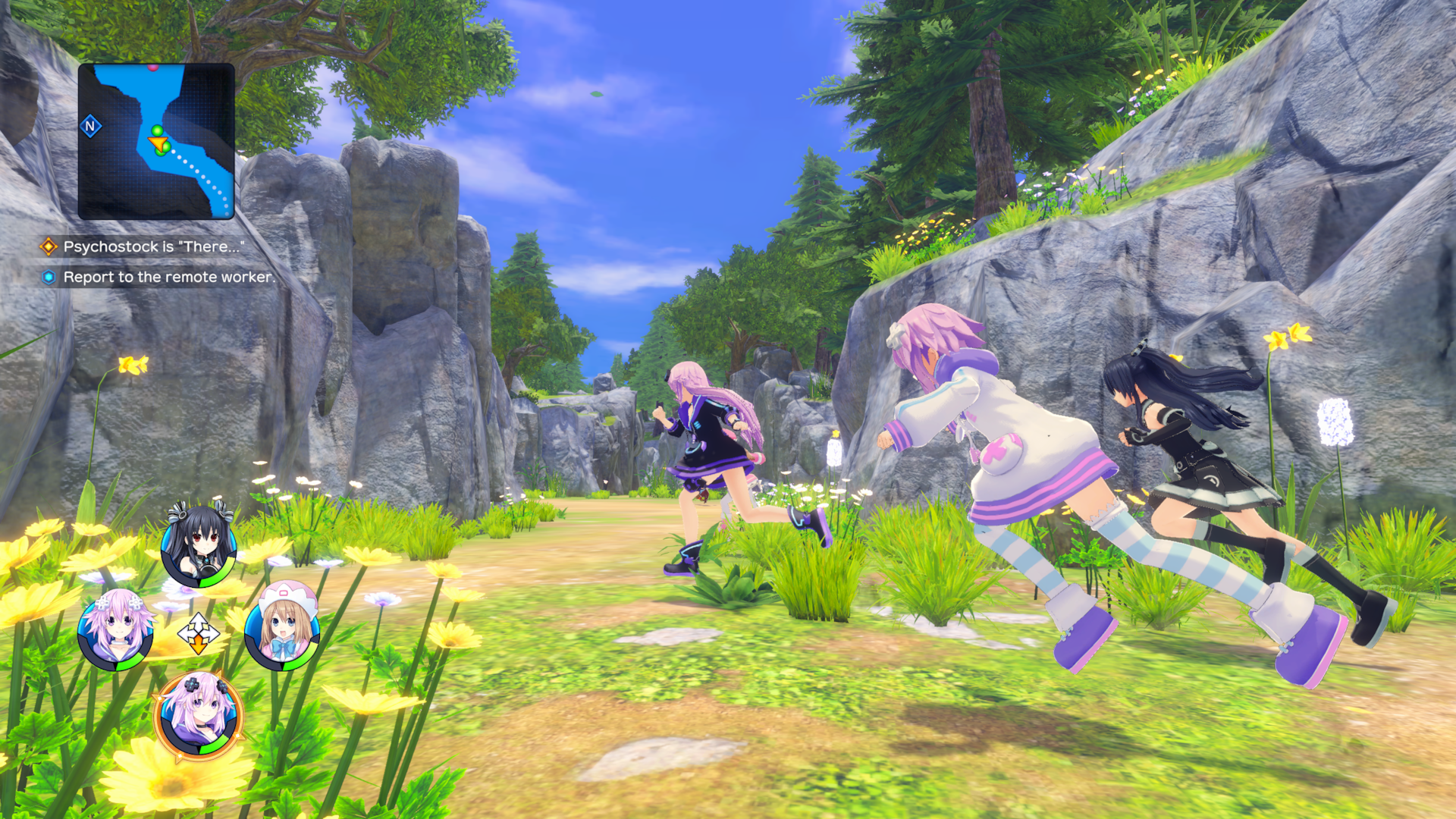Image resolution: width=1456 pixels, height=819 pixels.
Task: Click the yellow player arrow on minimap
Action: [x=158, y=143]
